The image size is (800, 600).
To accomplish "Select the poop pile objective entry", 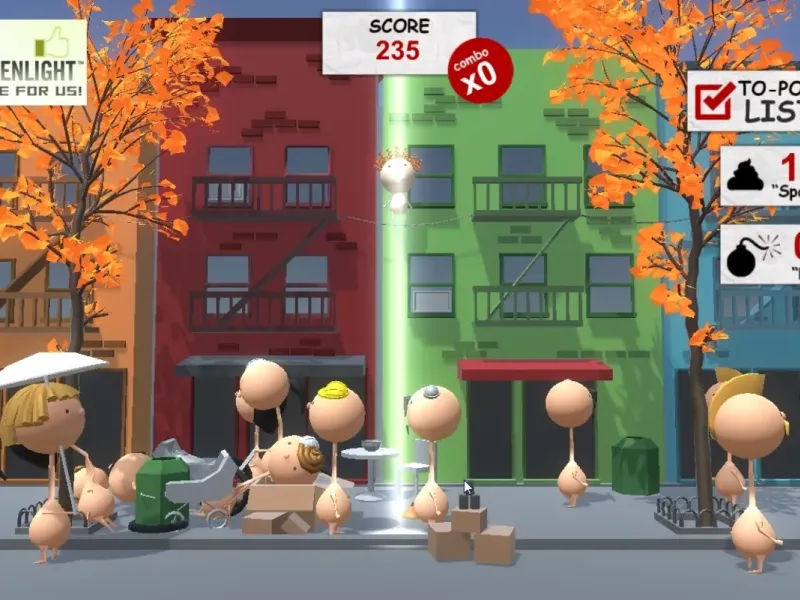I will pos(761,175).
